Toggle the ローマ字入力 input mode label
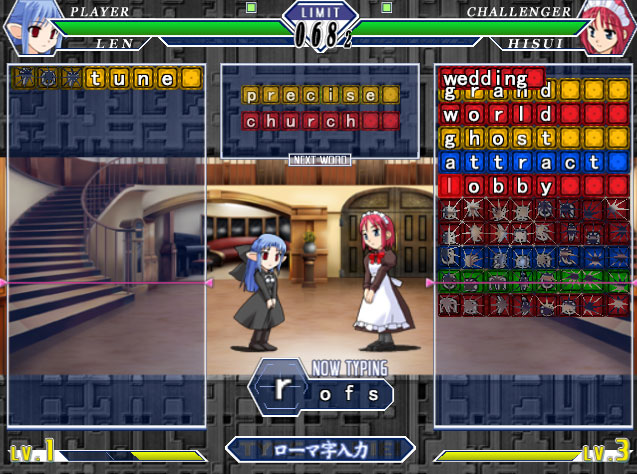Image resolution: width=637 pixels, height=474 pixels. (x=320, y=450)
